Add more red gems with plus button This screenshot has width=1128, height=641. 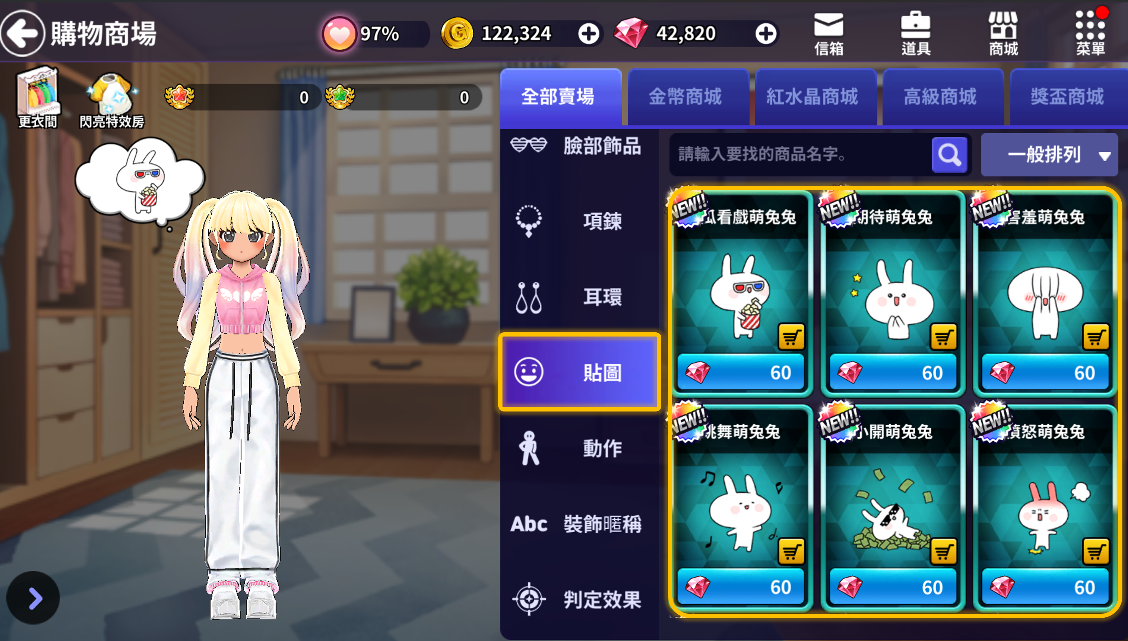766,33
